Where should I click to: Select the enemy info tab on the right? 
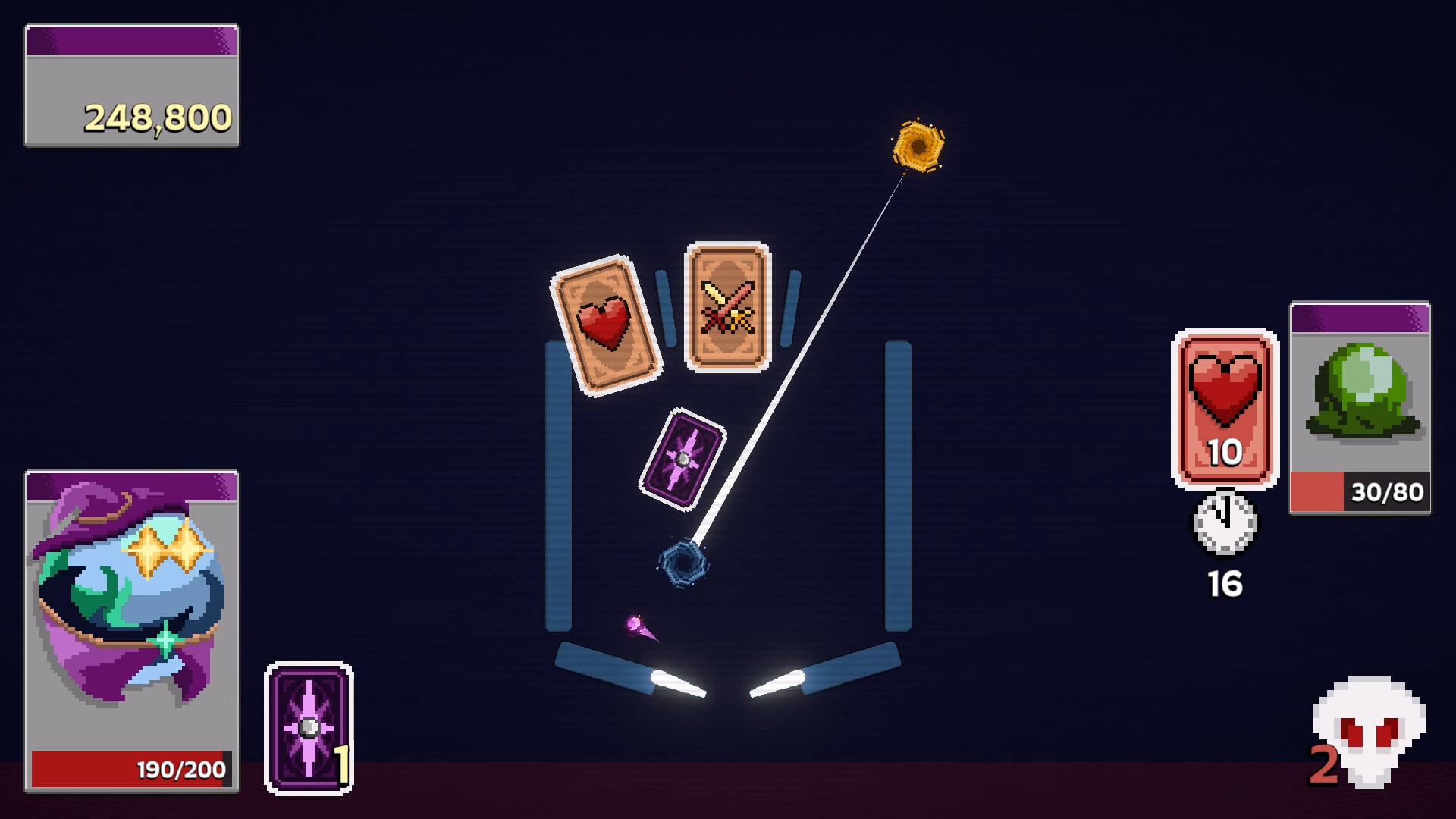coord(1358,318)
